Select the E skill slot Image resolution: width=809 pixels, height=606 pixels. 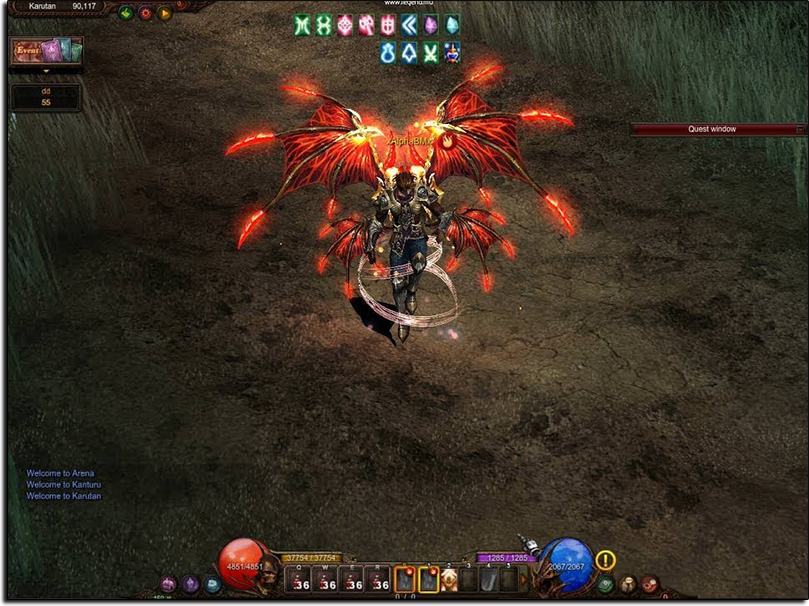(351, 580)
